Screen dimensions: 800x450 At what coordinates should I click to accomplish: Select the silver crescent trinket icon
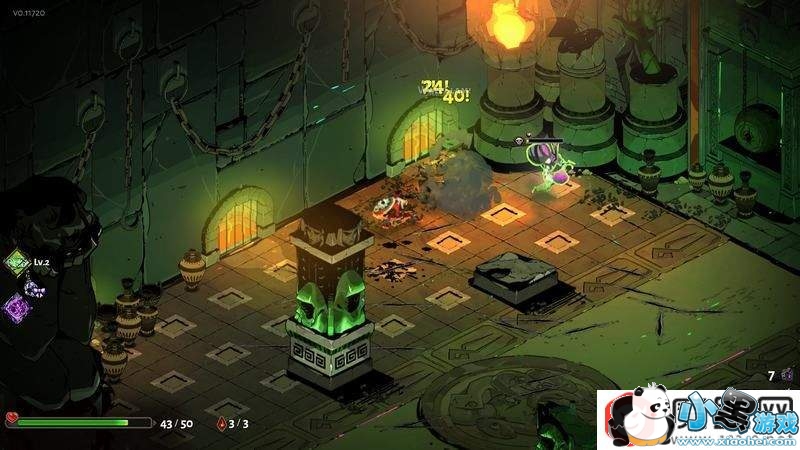pos(35,289)
